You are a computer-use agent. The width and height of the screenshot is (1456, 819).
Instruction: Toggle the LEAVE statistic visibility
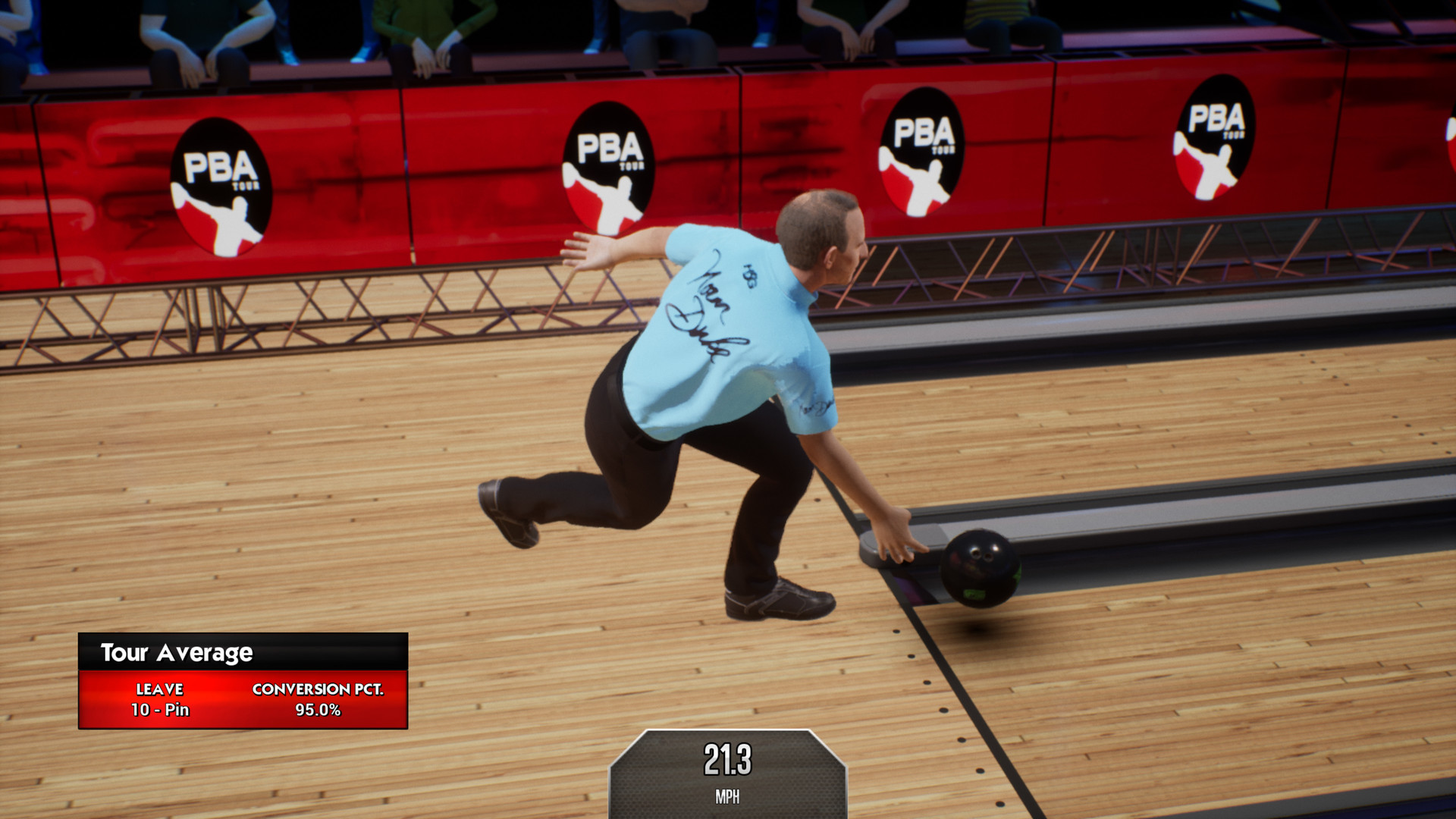159,690
